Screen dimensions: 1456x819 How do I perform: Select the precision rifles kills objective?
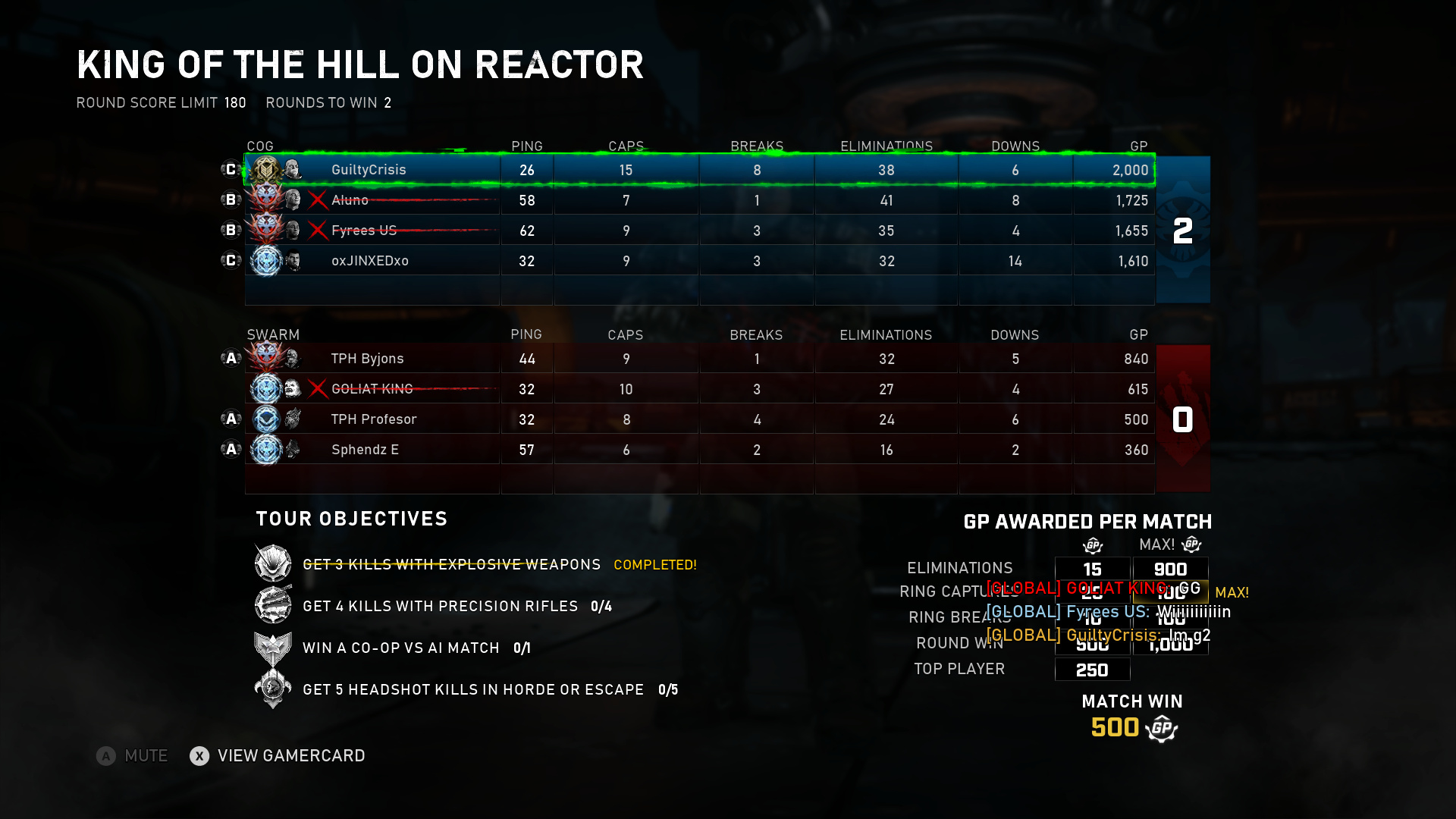click(440, 606)
